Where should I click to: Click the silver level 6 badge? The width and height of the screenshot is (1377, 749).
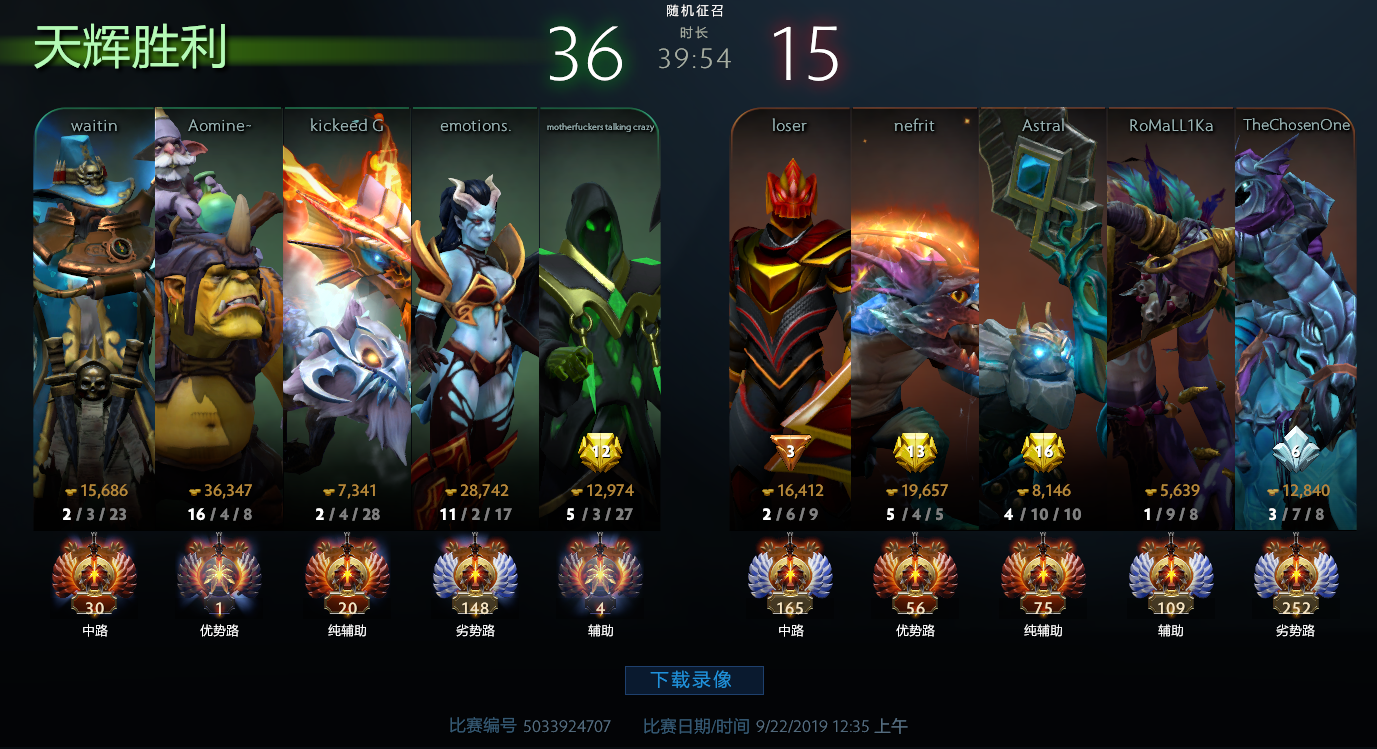(1295, 453)
